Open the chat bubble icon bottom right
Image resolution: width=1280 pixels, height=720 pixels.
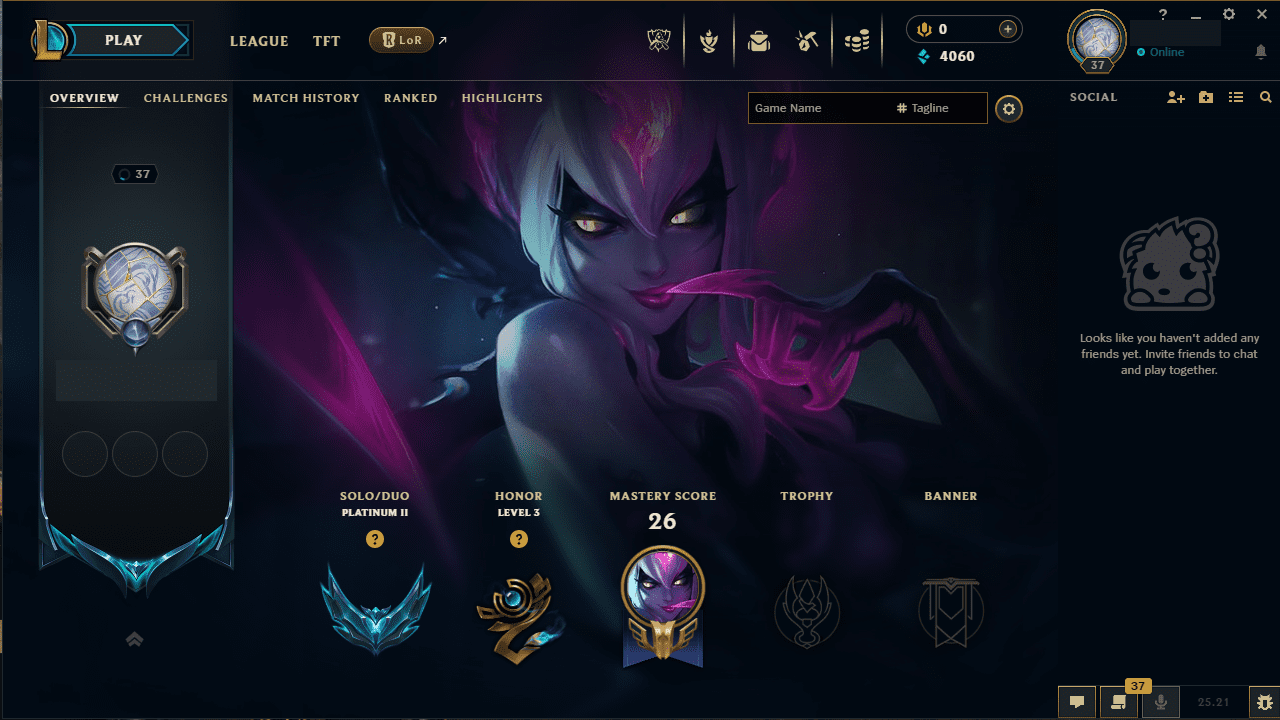1077,701
